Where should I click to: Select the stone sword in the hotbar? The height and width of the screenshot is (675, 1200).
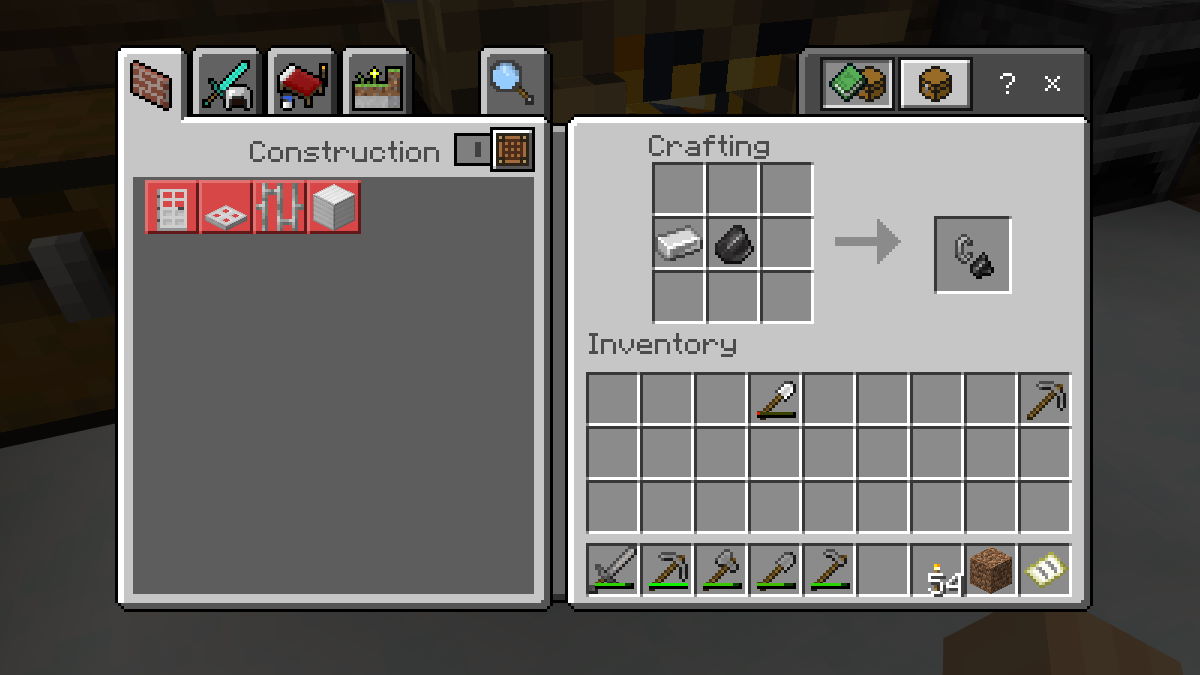(612, 570)
